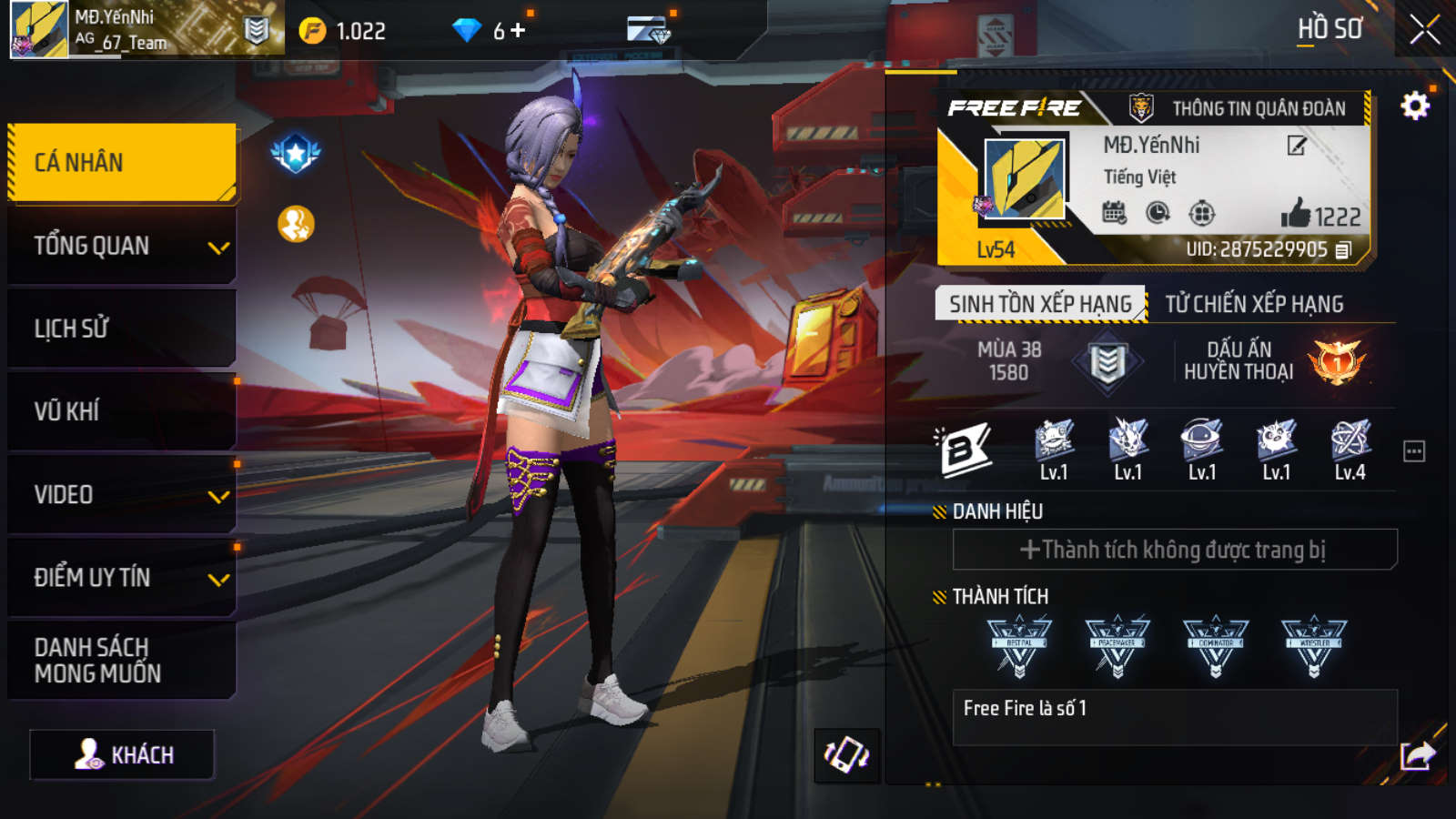
Task: Close the HỒ SƠ profile screen
Action: tap(1424, 30)
